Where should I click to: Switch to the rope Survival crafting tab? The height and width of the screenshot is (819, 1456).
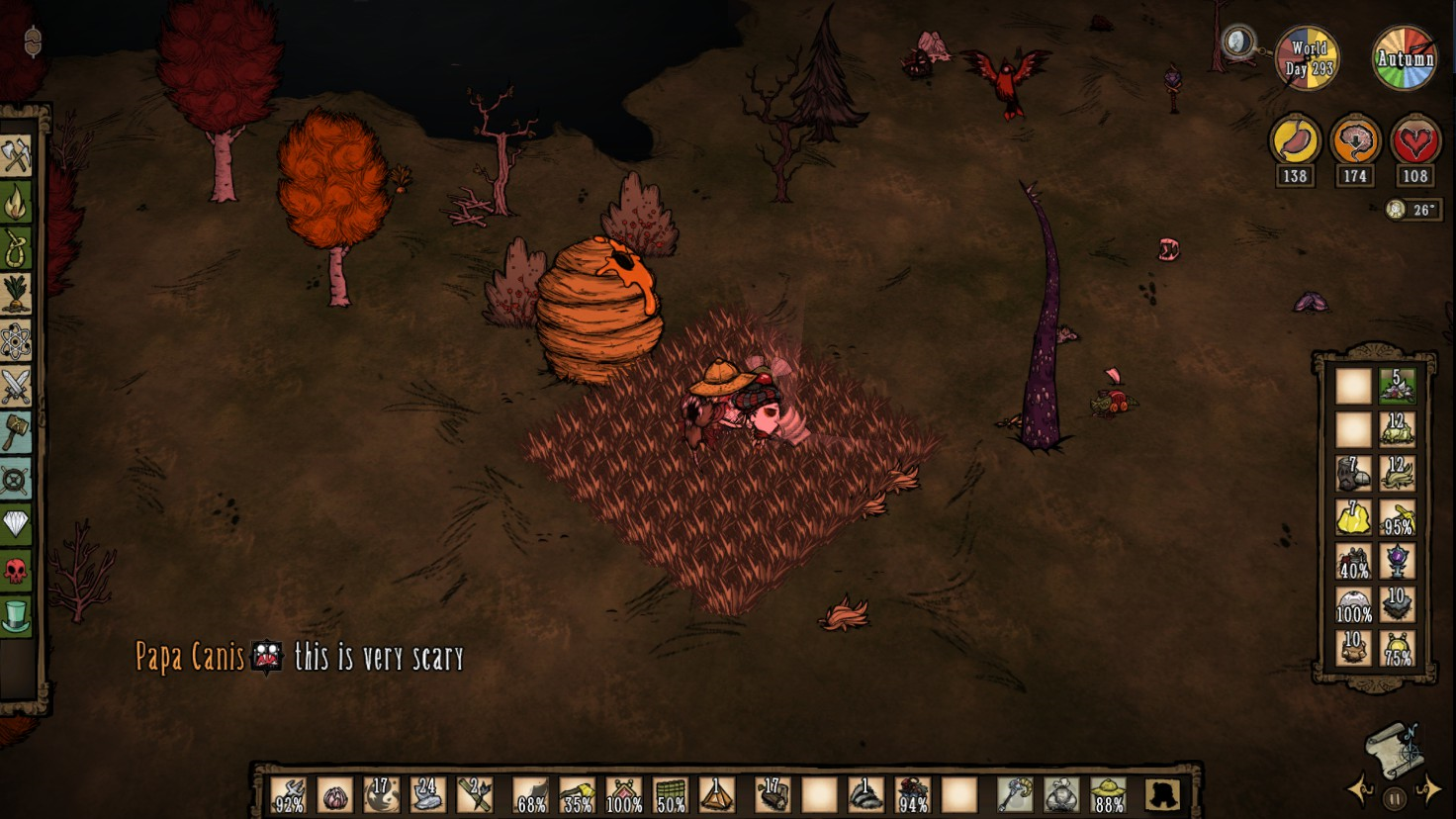pos(17,247)
